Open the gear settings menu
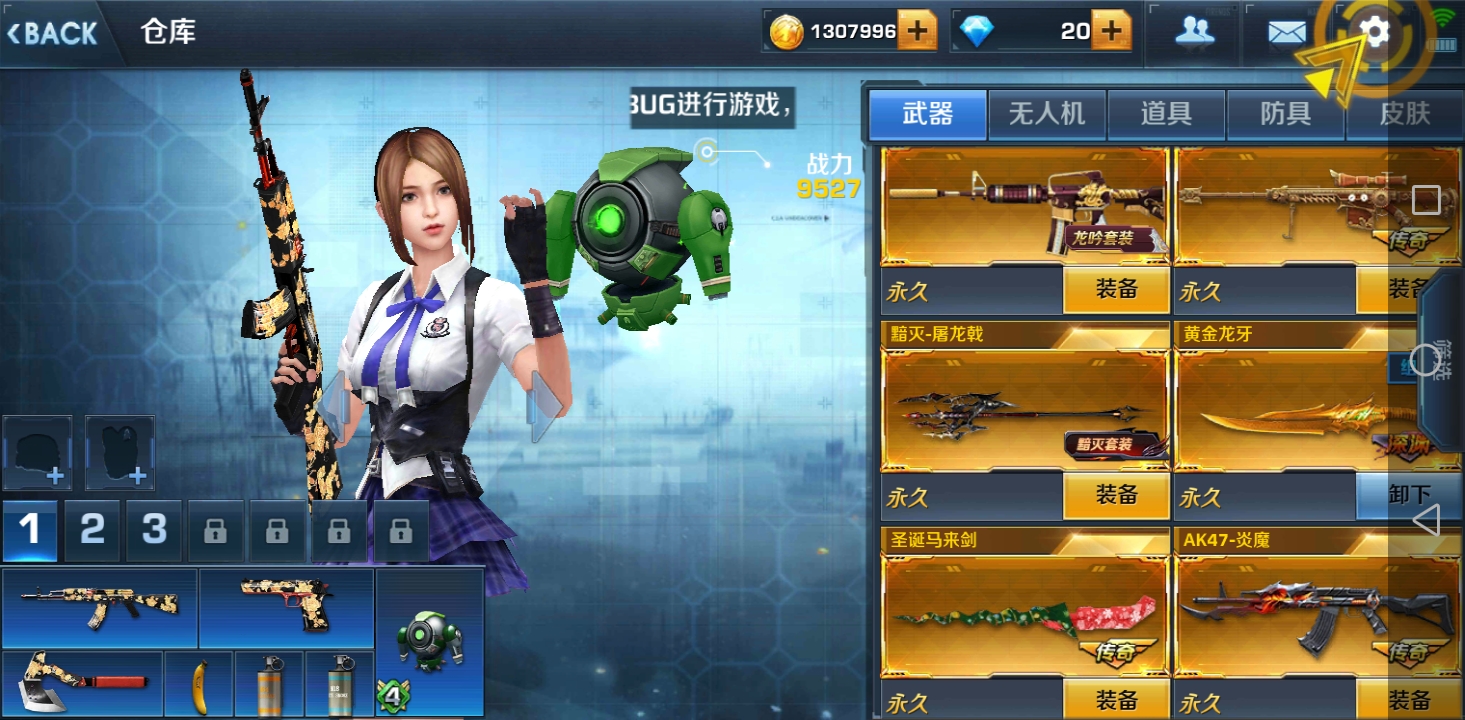This screenshot has height=720, width=1465. 1376,33
